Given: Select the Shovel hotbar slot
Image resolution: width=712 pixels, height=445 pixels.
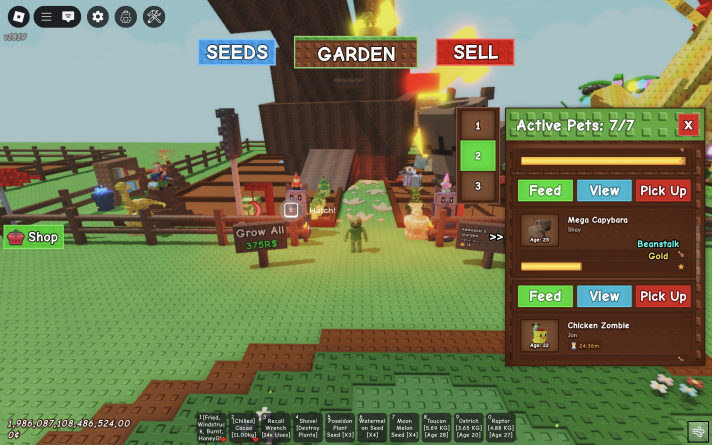Looking at the screenshot, I should pyautogui.click(x=307, y=427).
